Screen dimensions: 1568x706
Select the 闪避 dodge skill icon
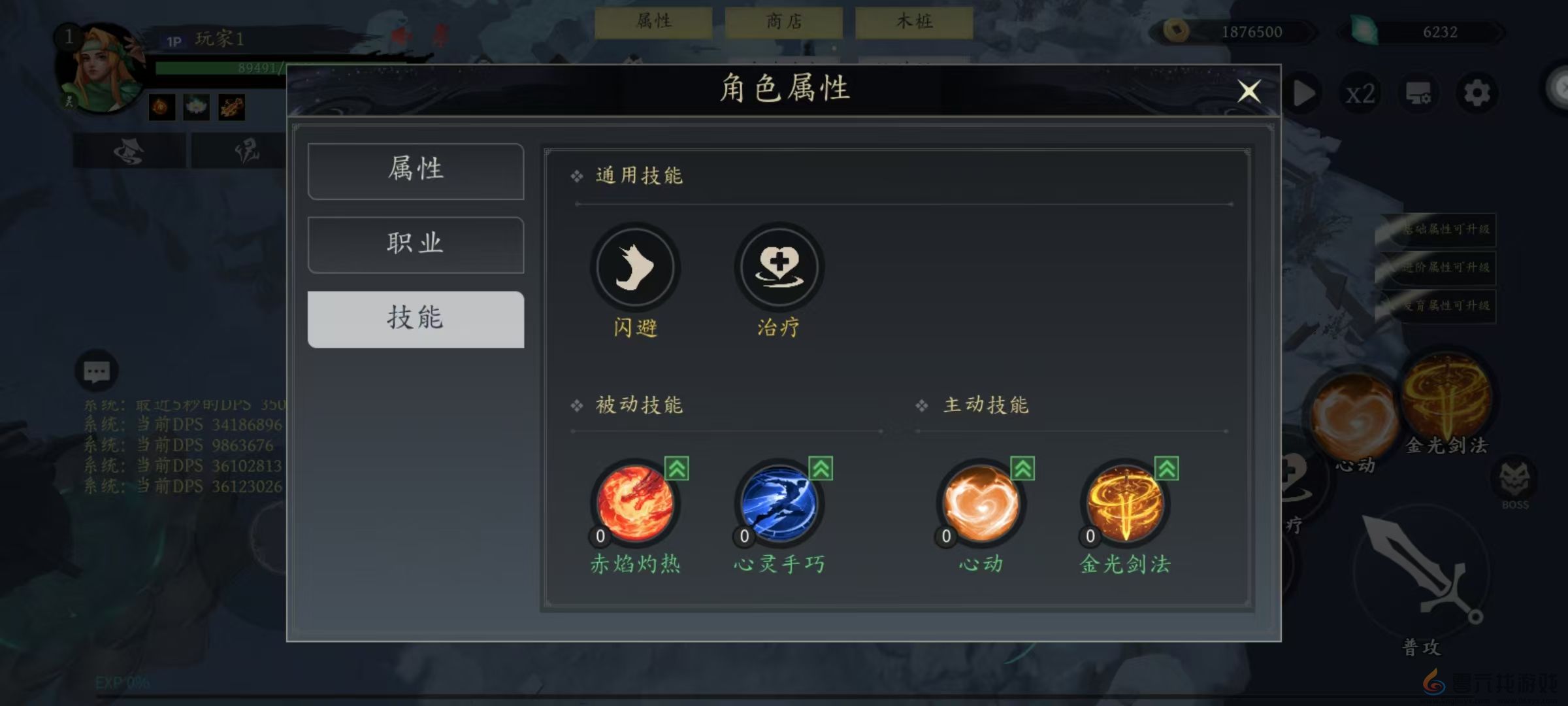click(x=634, y=267)
